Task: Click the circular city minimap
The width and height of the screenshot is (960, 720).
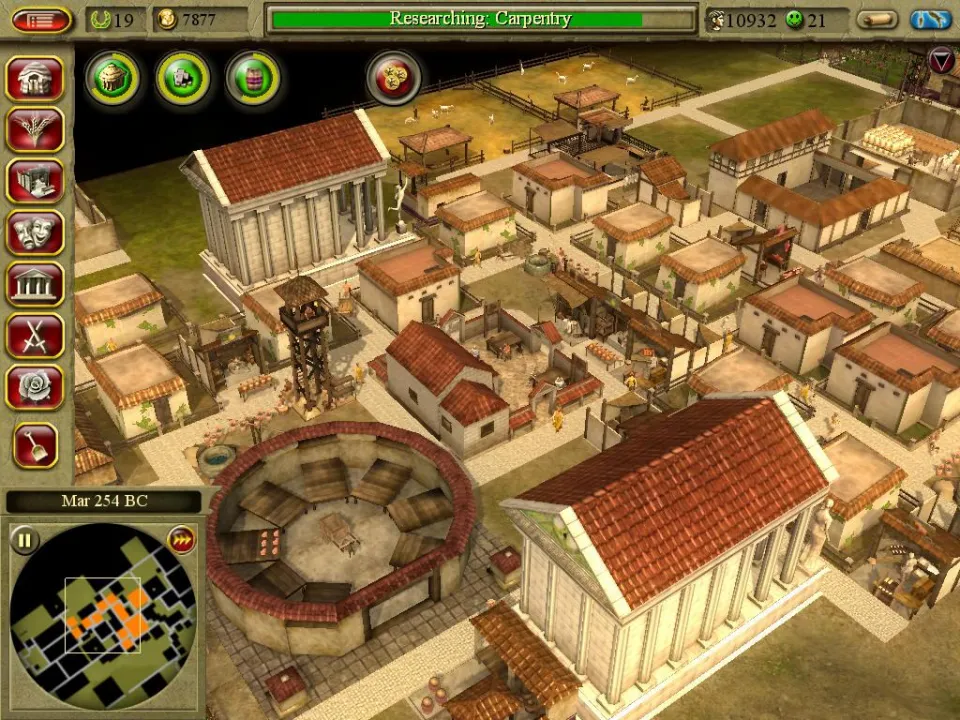Action: point(103,618)
